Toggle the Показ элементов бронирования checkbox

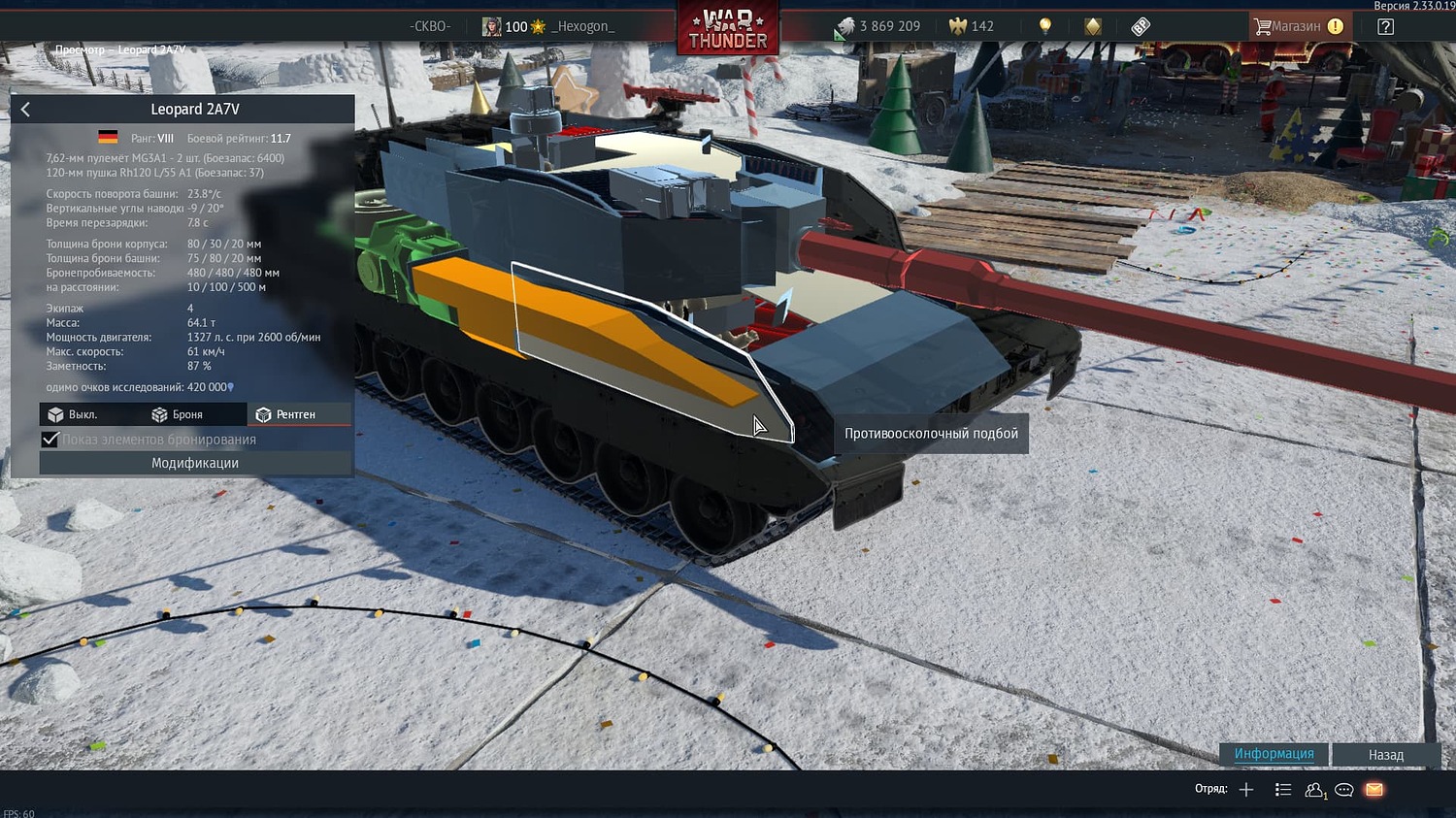50,439
